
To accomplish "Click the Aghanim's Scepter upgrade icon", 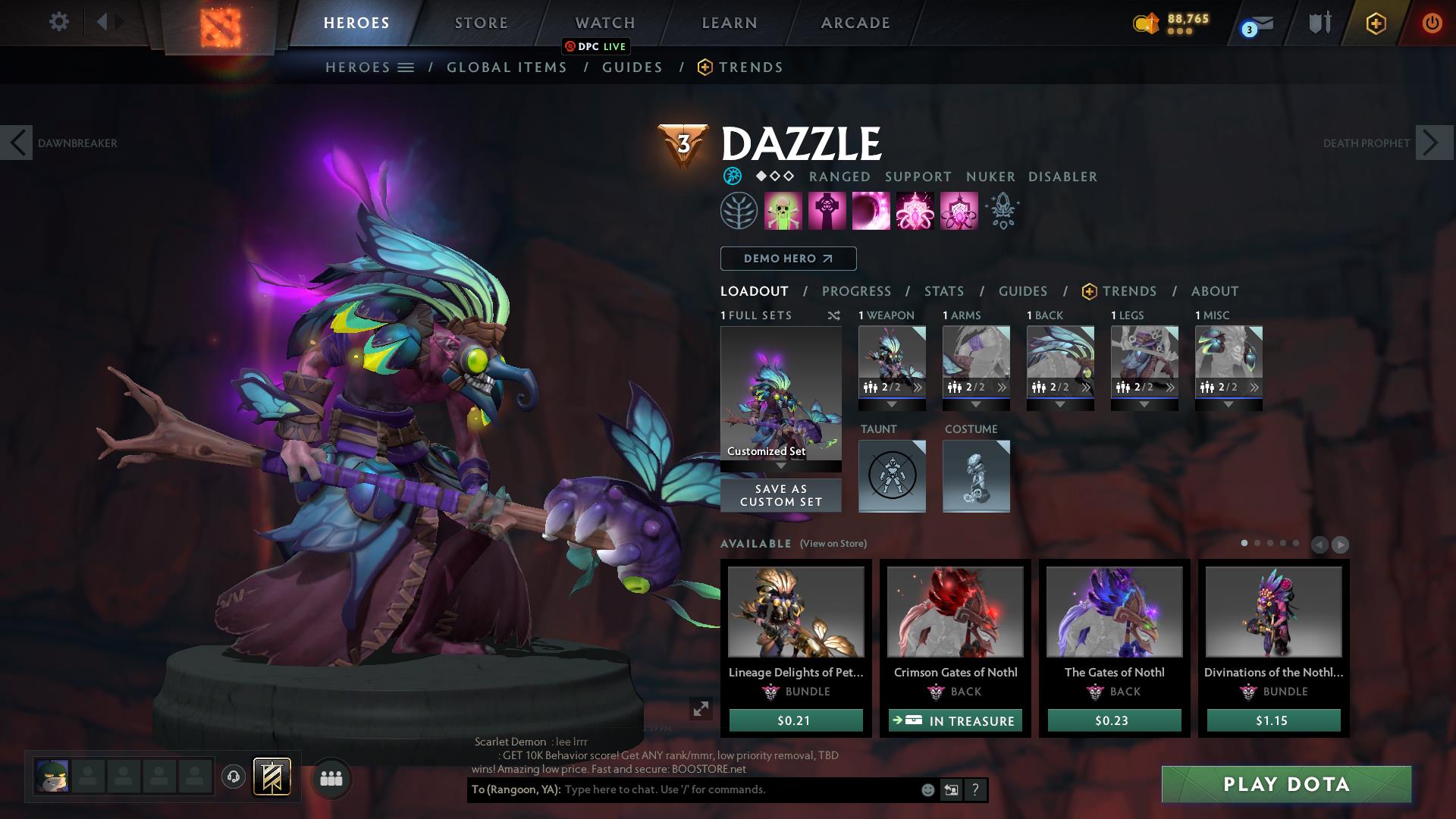I will click(1003, 211).
